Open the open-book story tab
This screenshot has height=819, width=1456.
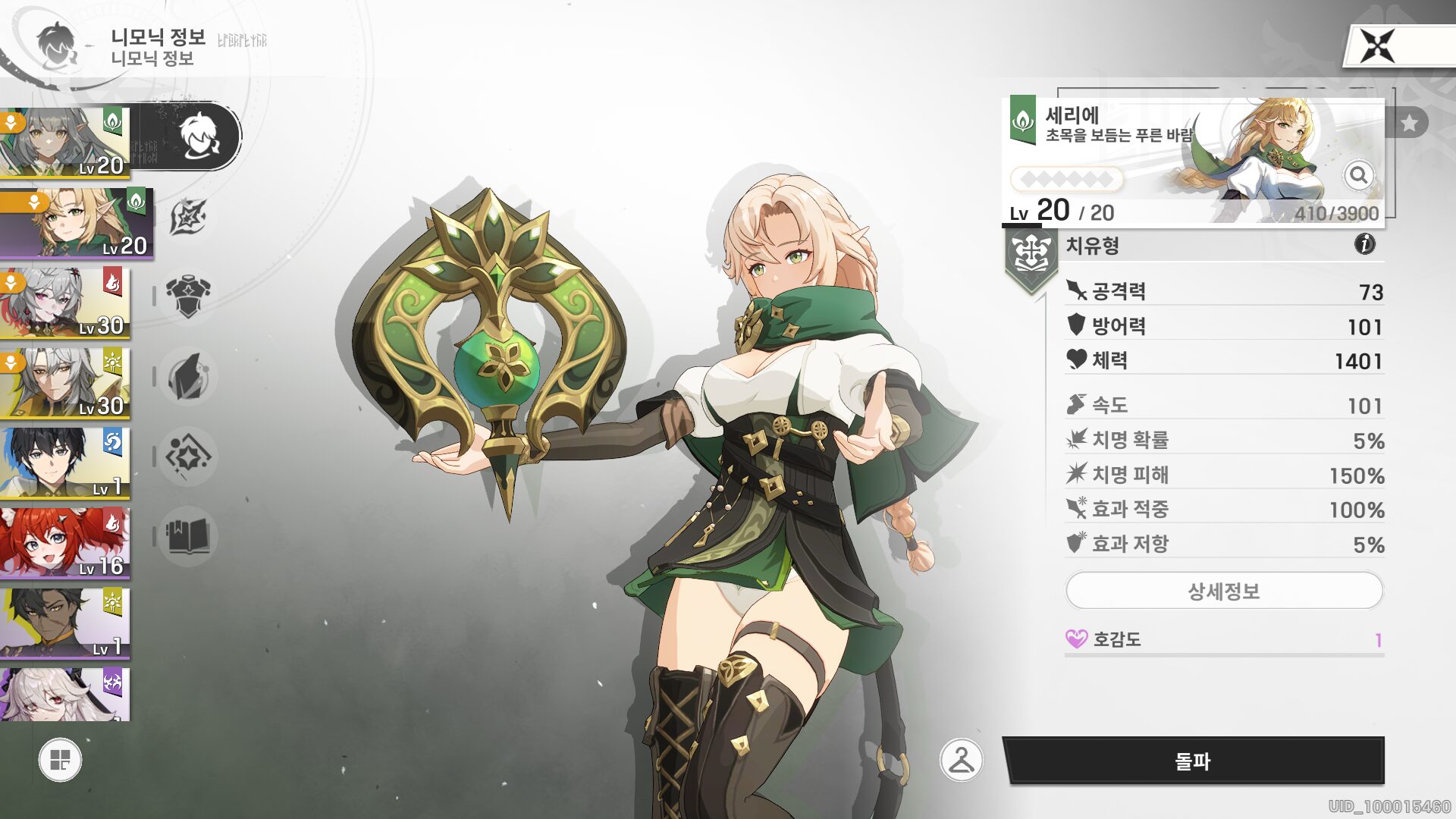(187, 536)
